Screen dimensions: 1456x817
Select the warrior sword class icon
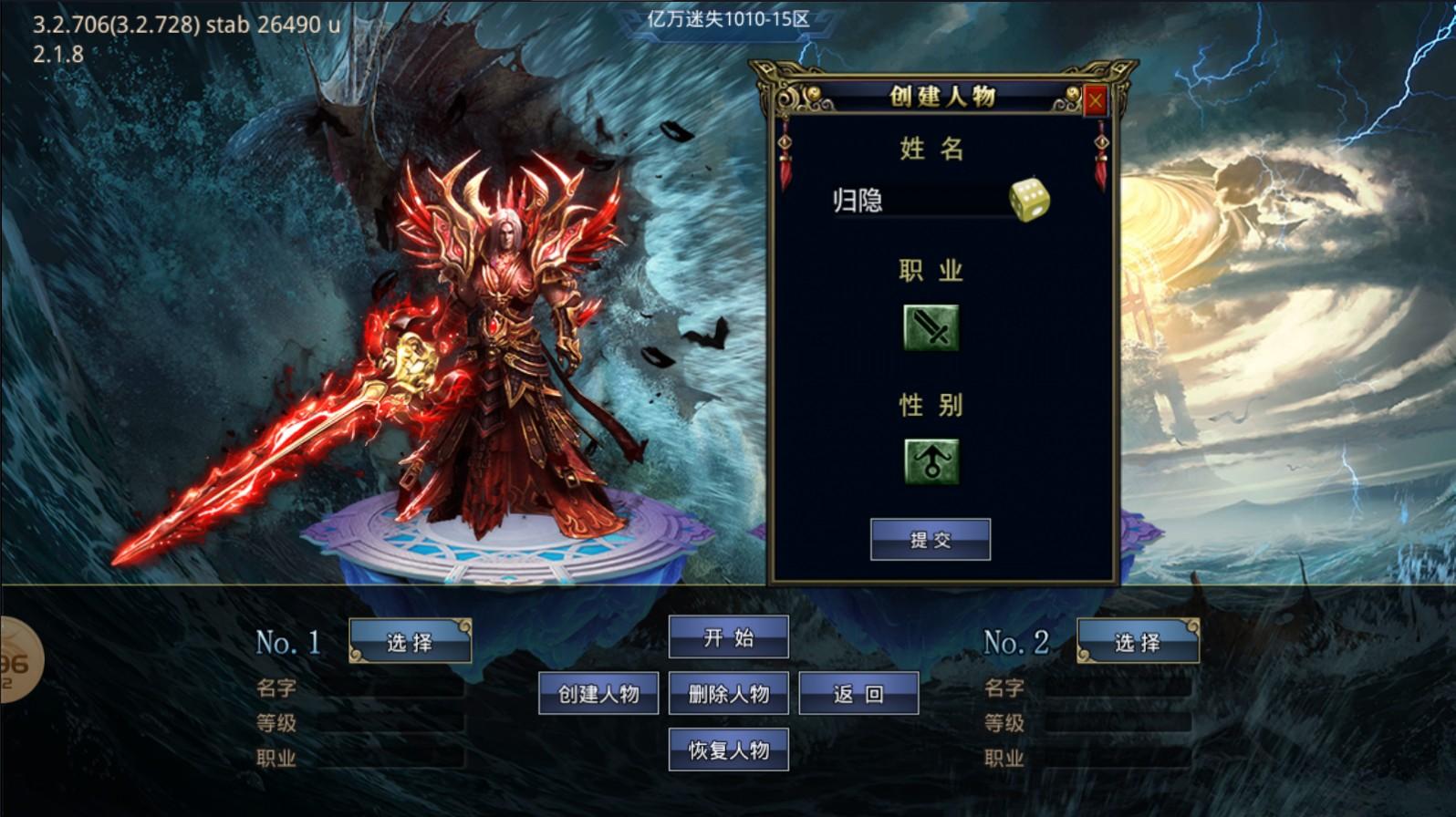pos(931,328)
